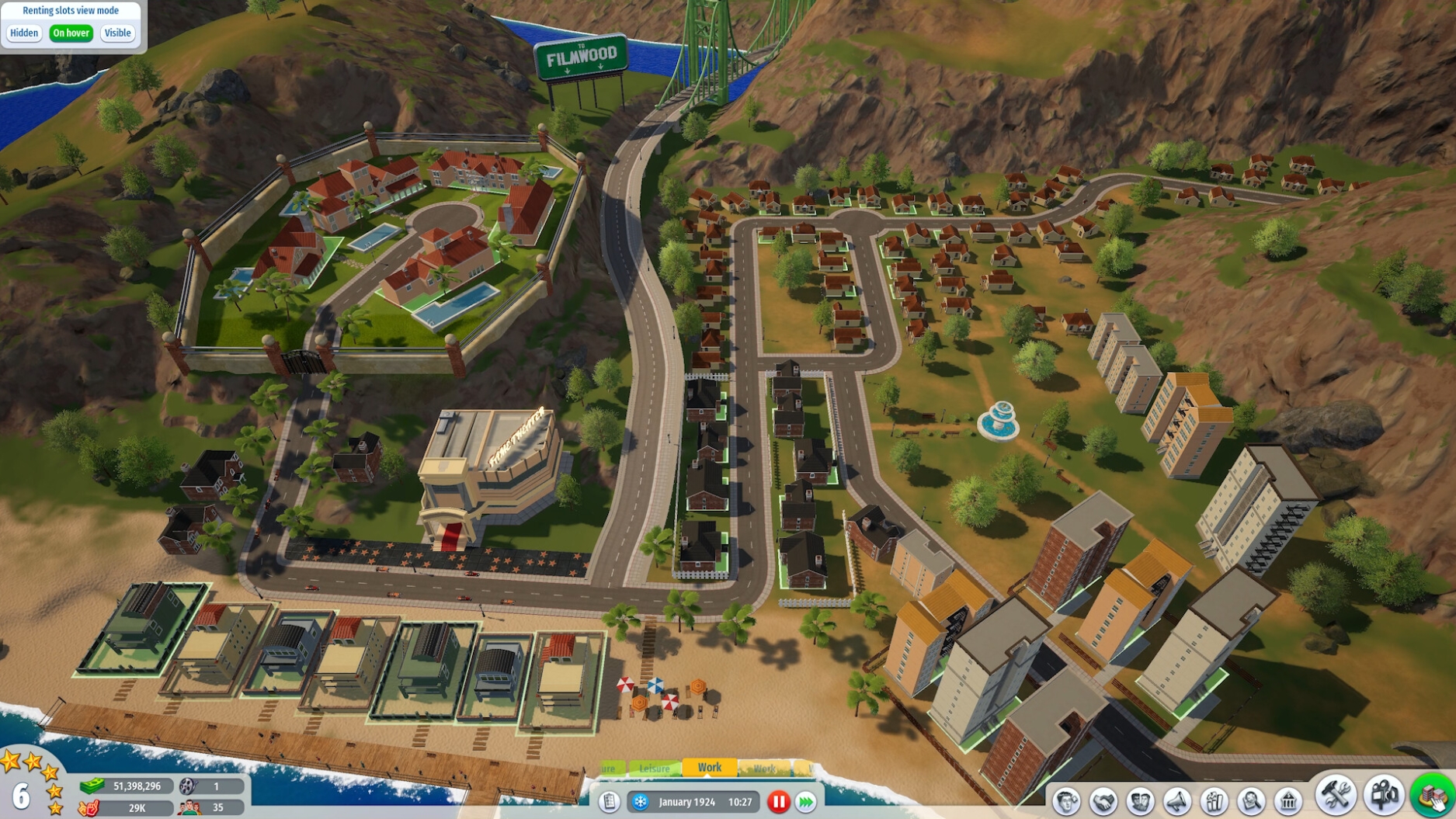Open the bar chart statistics menu
The image size is (1456, 819).
[1214, 801]
